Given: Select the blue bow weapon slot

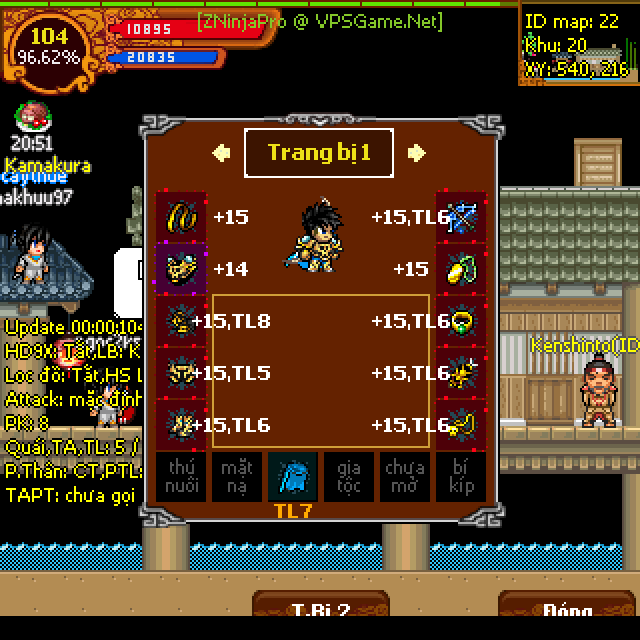Looking at the screenshot, I should 461,217.
